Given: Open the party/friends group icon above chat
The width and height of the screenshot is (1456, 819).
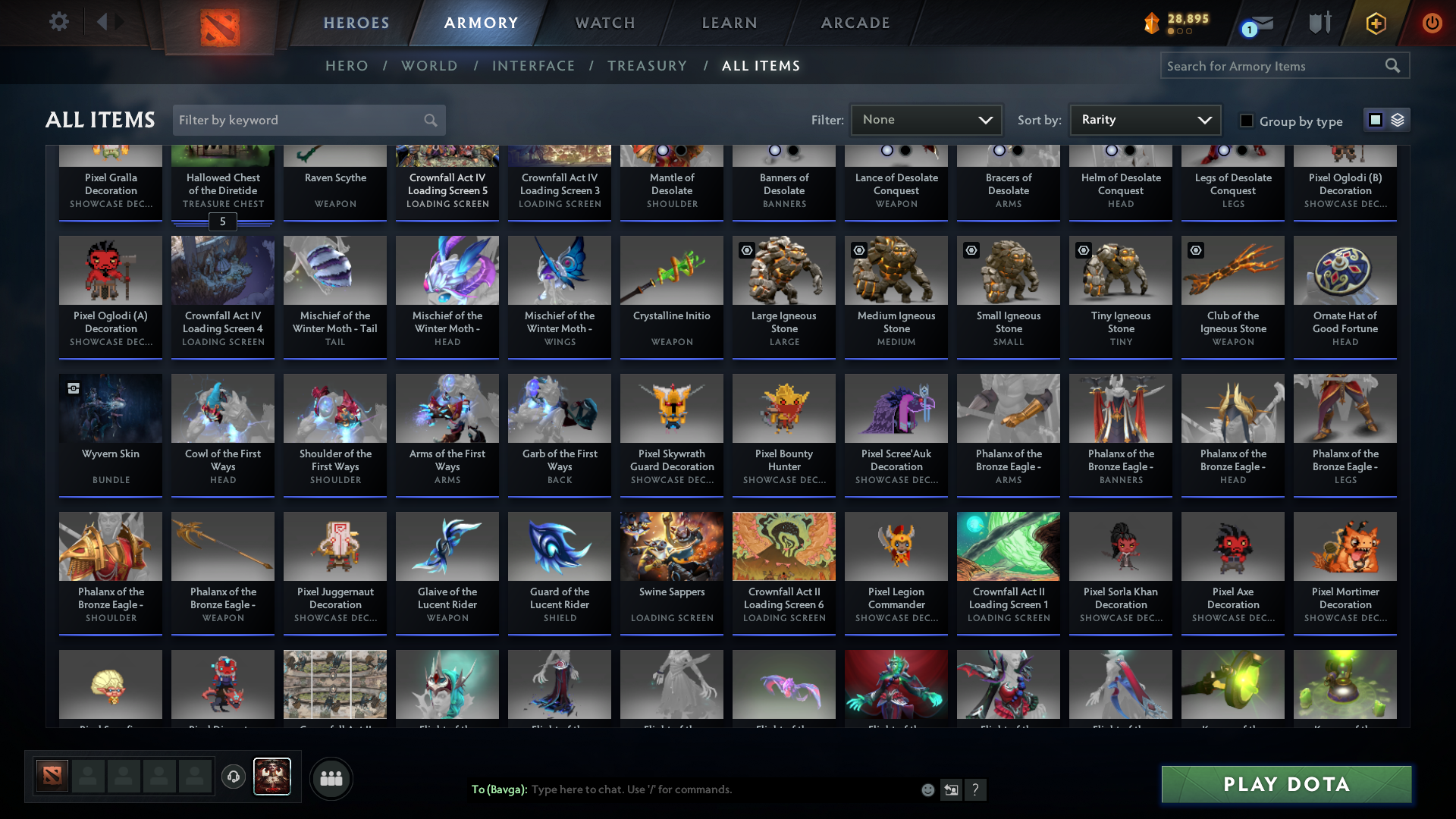Looking at the screenshot, I should pos(331,778).
